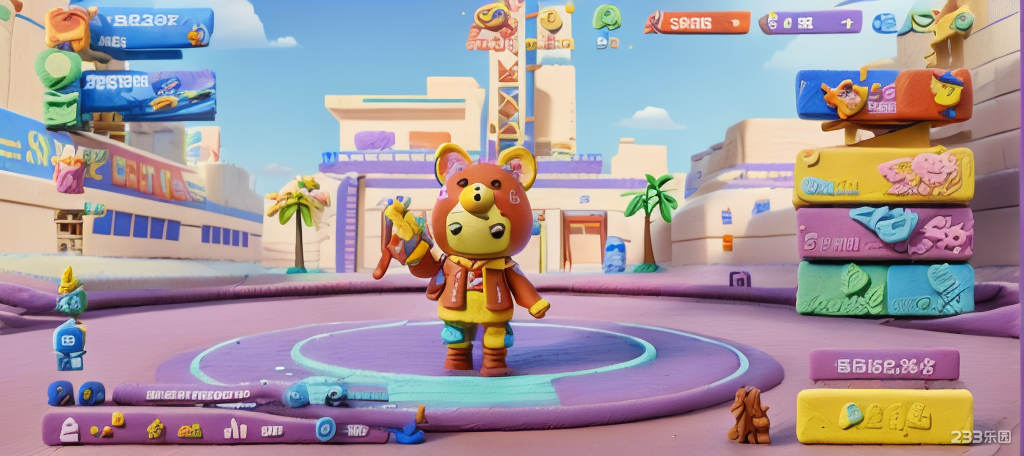The height and width of the screenshot is (456, 1024).
Task: Select the green tile with leaf imprint
Action: pos(841,288)
